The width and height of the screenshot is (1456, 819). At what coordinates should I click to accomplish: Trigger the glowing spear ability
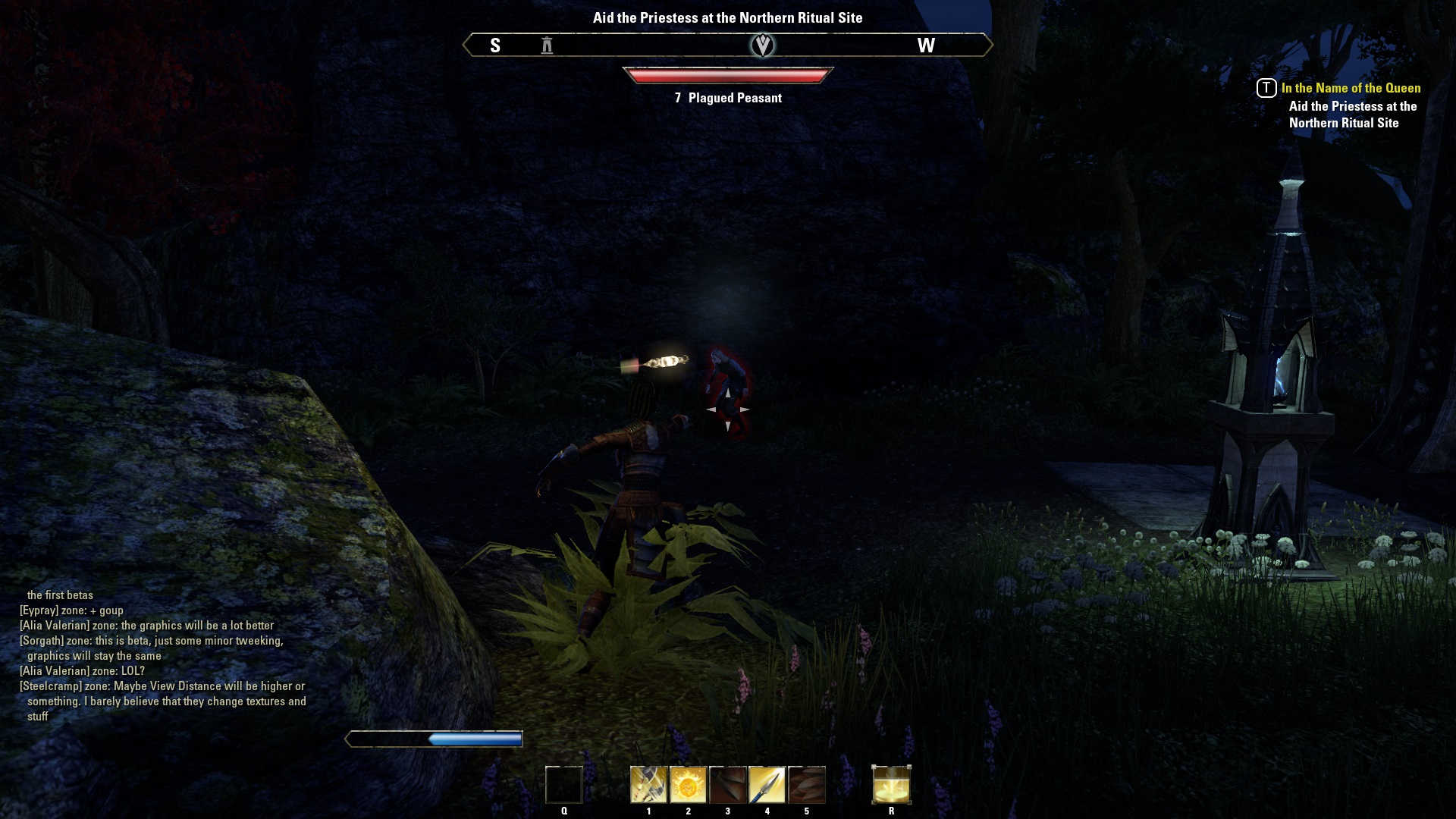767,785
